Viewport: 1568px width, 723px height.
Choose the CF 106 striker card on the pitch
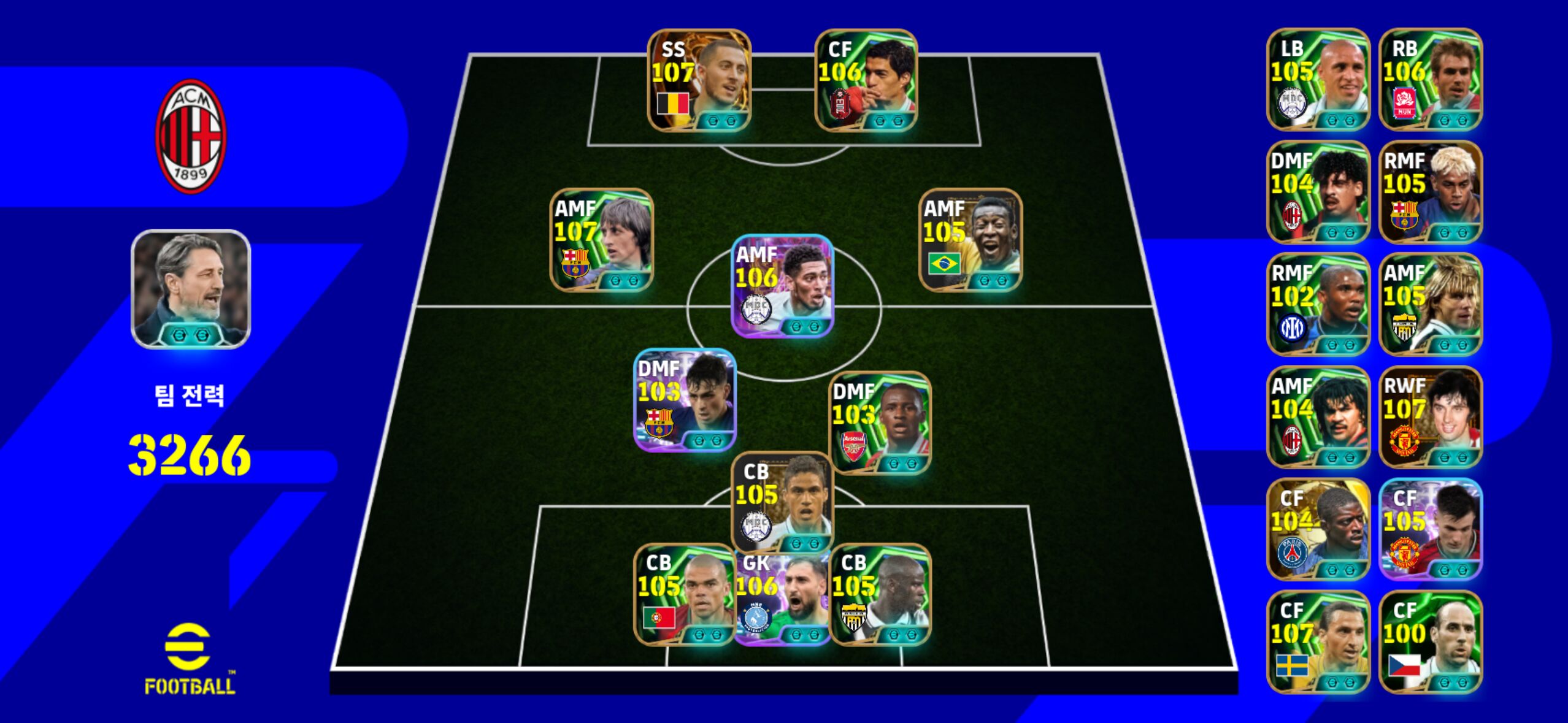[x=866, y=80]
